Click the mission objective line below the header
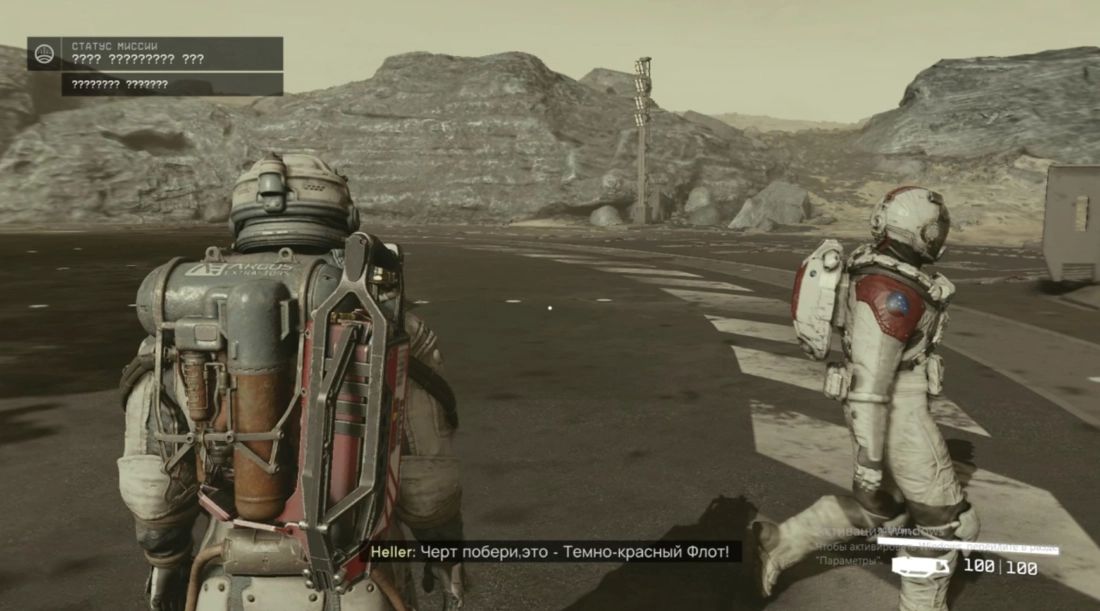 tap(171, 85)
